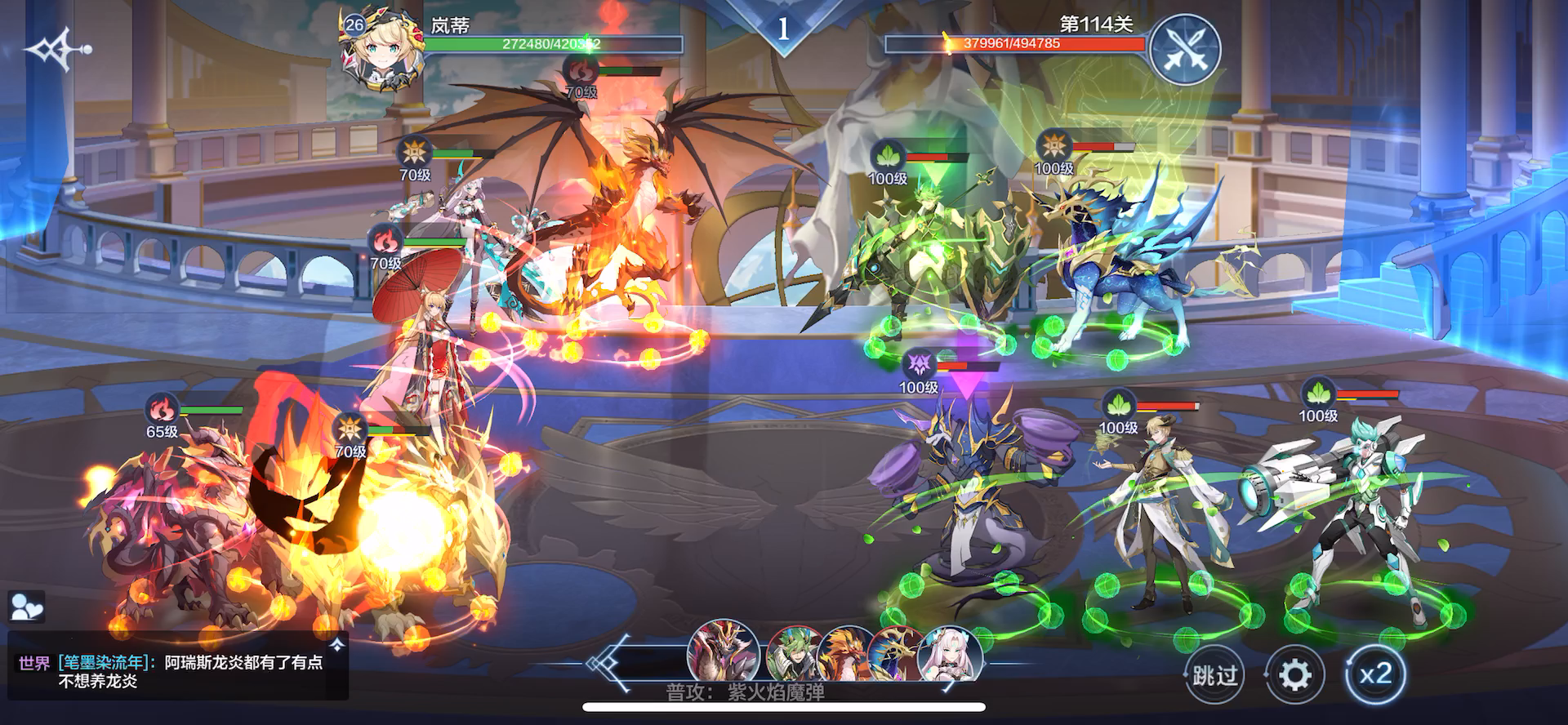Click the crossed swords enemy team icon

click(x=1185, y=49)
